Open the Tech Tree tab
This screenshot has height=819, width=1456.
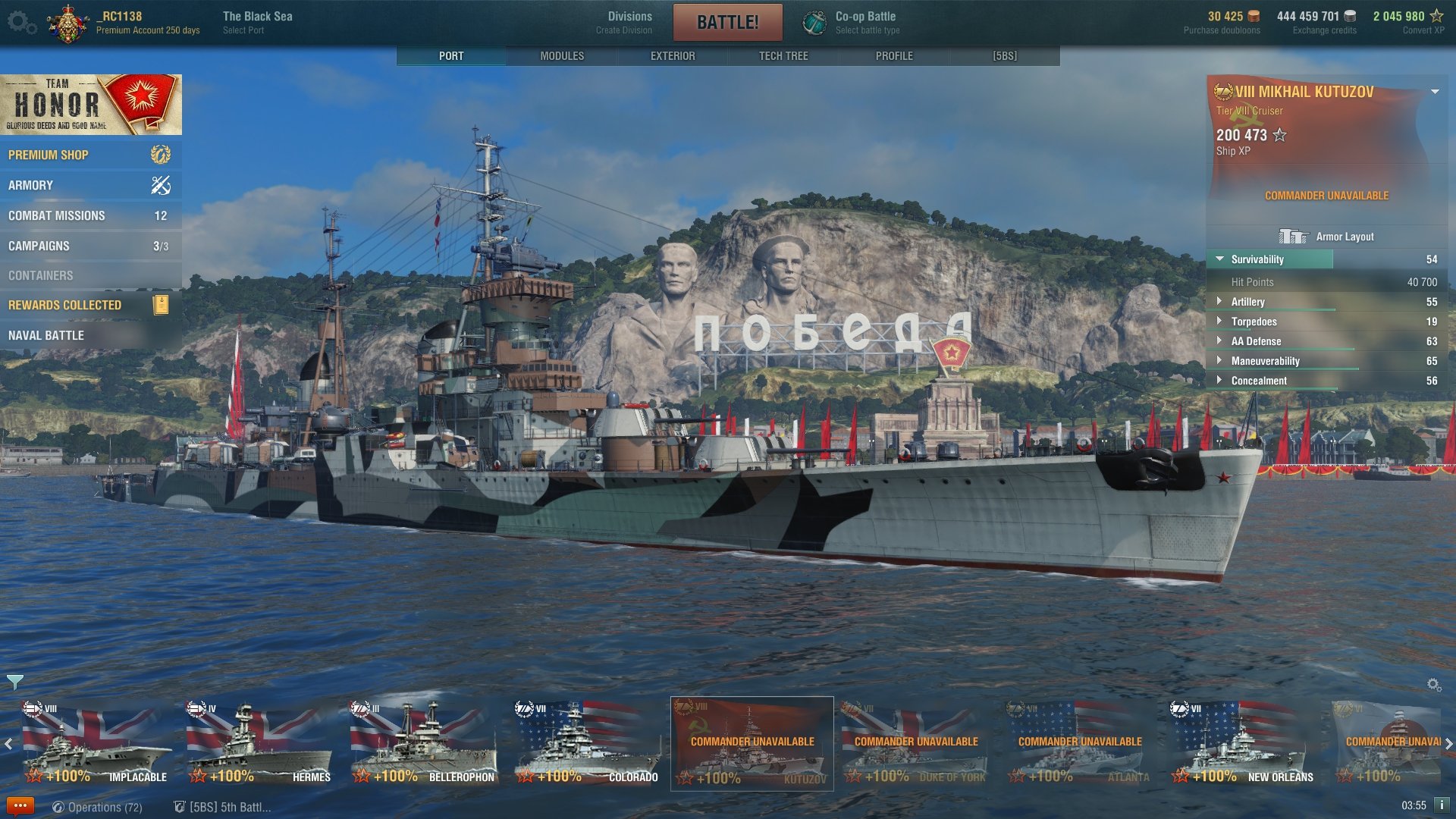tap(783, 56)
